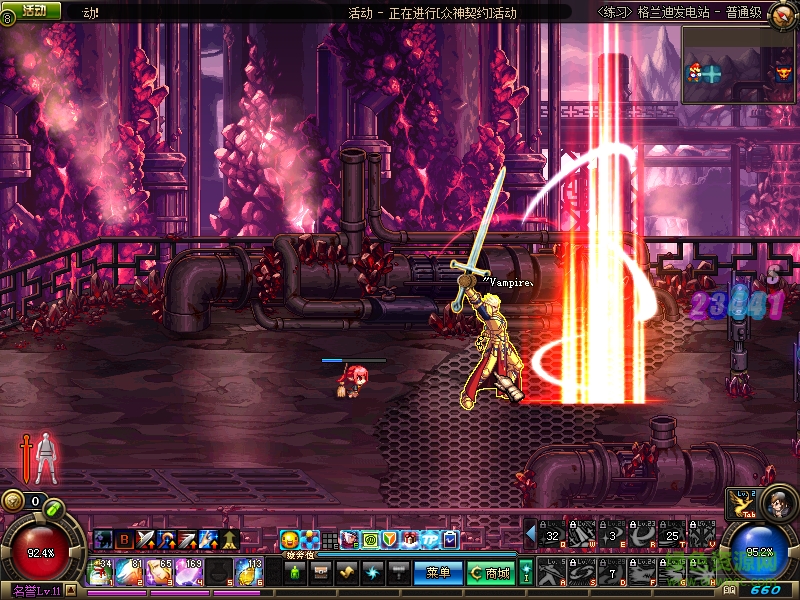This screenshot has width=800, height=600.
Task: Collapse skill bar with the blue arrow
Action: click(x=530, y=532)
